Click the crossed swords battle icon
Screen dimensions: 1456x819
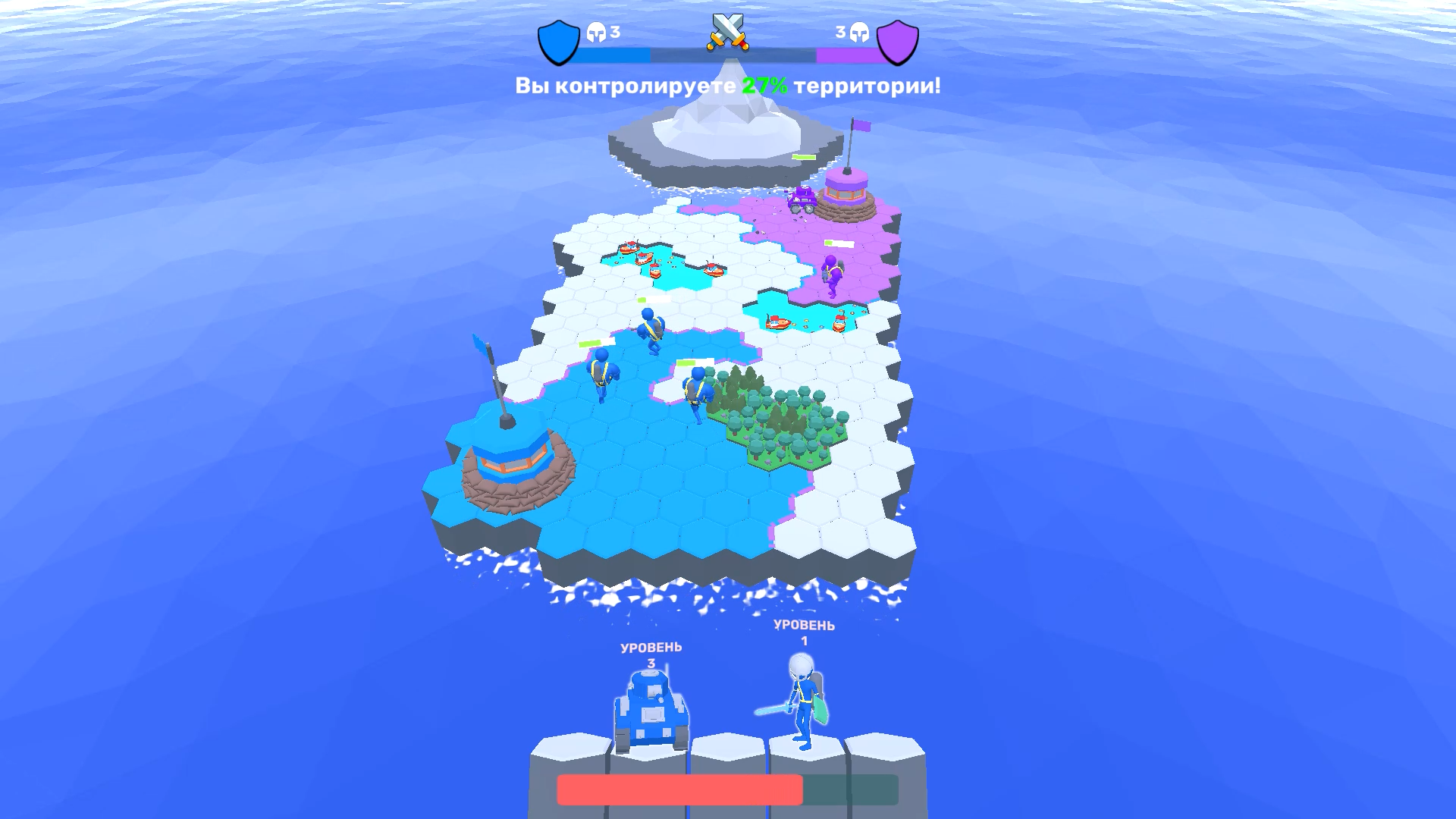(728, 32)
